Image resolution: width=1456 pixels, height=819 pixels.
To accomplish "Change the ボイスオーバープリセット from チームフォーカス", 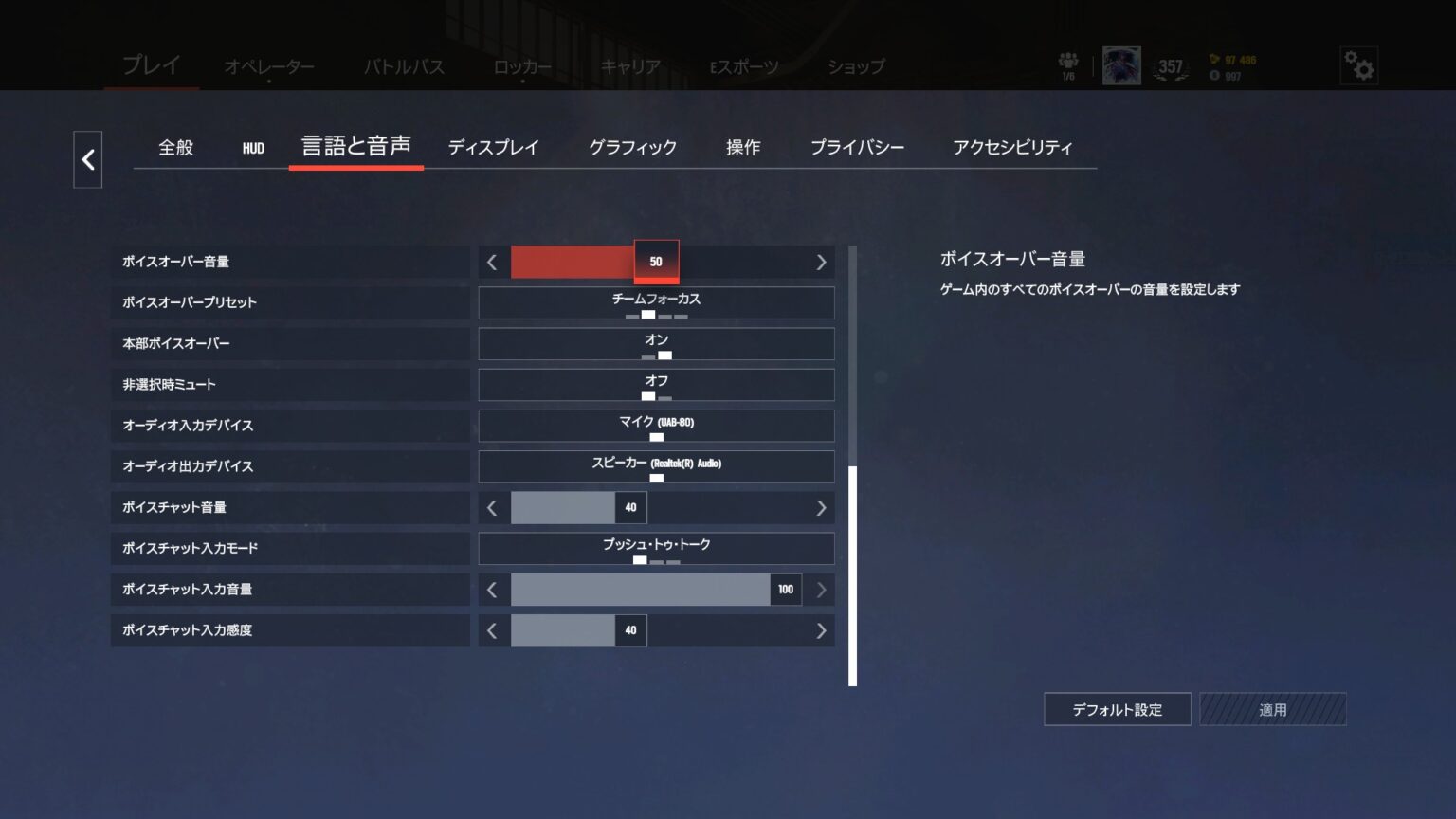I will (x=657, y=302).
